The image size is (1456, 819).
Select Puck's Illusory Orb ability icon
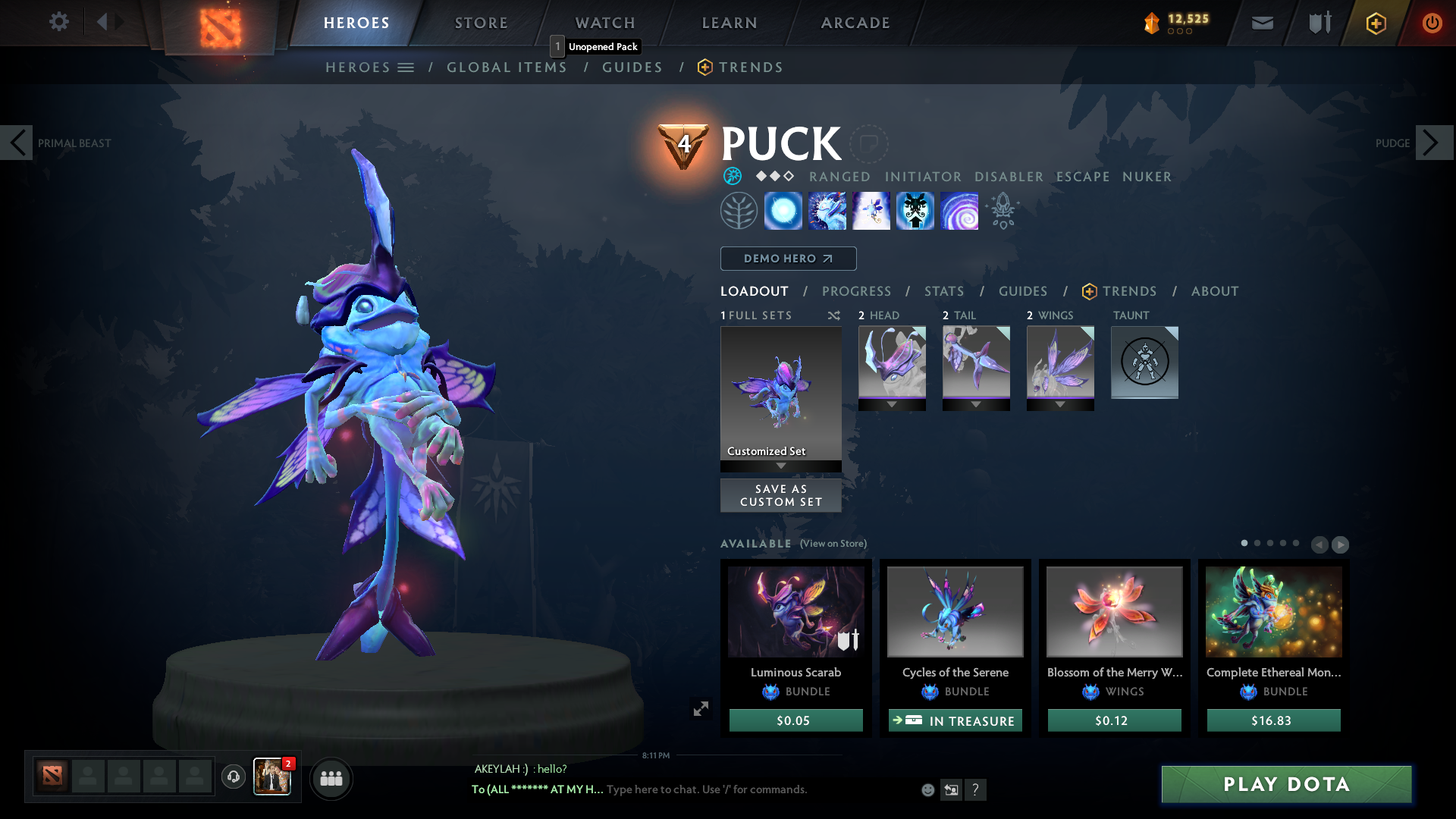pos(783,210)
